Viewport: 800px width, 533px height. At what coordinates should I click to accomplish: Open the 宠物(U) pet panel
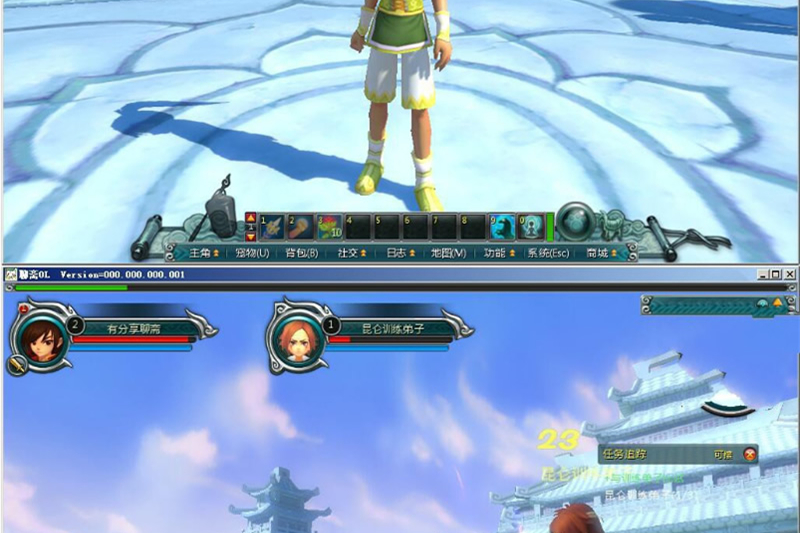[252, 253]
